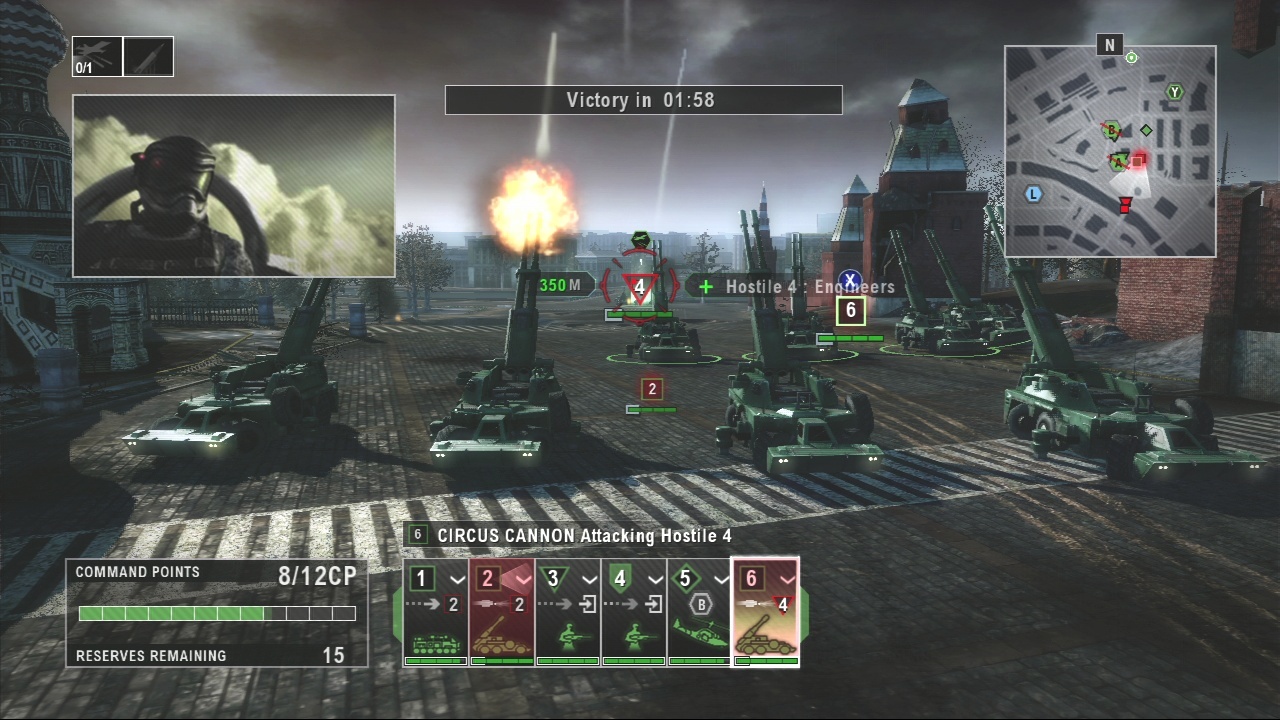This screenshot has width=1280, height=720.
Task: Select unit card 5 gunship helicopter
Action: point(699,612)
